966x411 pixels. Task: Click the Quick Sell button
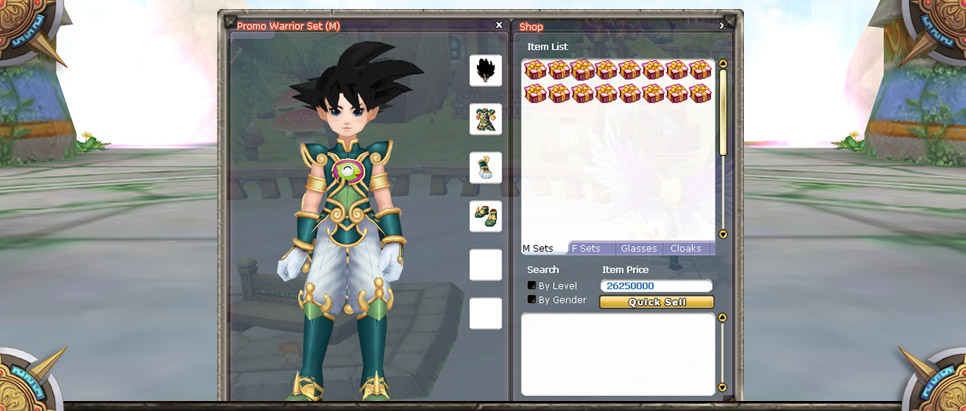656,302
